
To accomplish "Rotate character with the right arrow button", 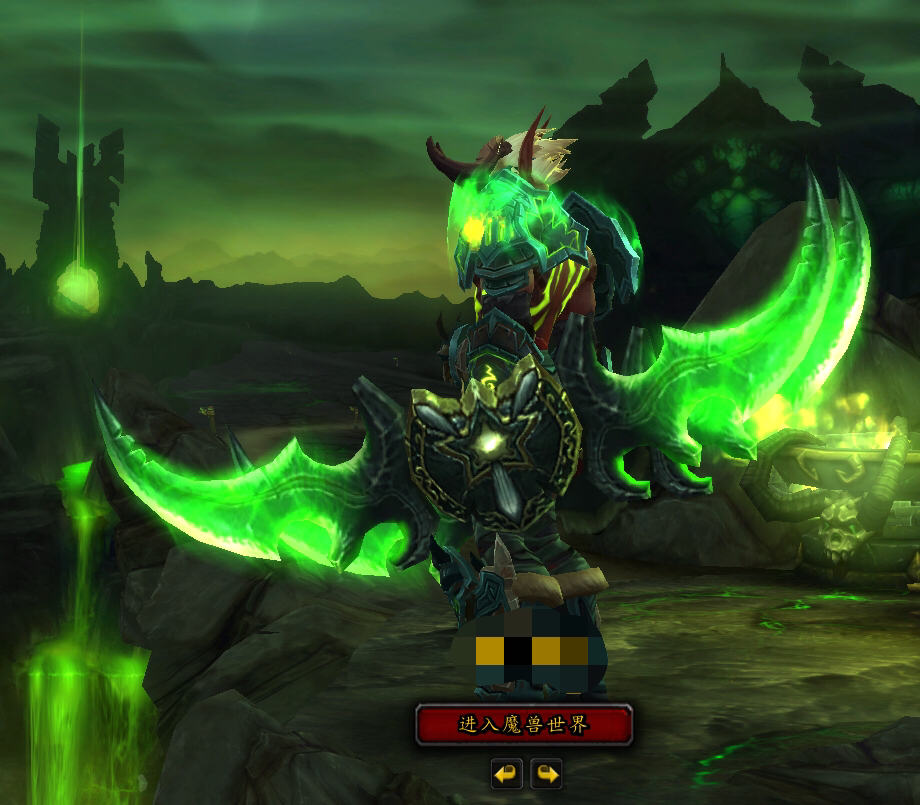I will (x=546, y=773).
